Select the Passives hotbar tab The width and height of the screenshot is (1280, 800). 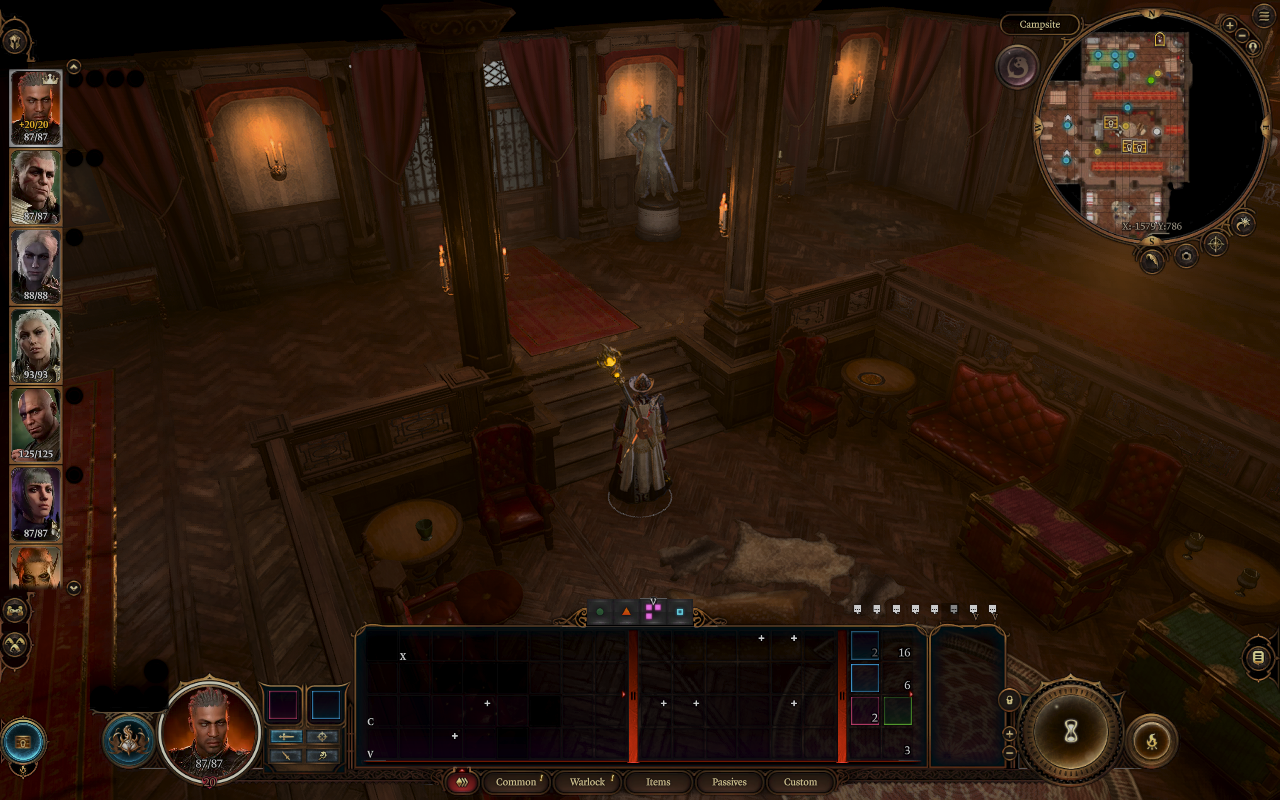coord(729,782)
